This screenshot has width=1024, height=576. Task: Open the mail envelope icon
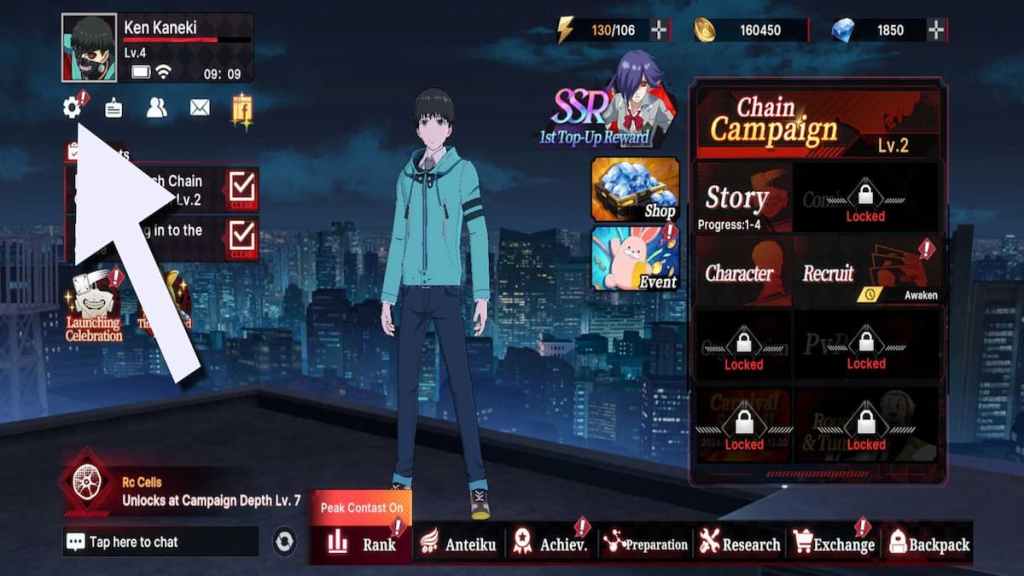click(x=200, y=108)
